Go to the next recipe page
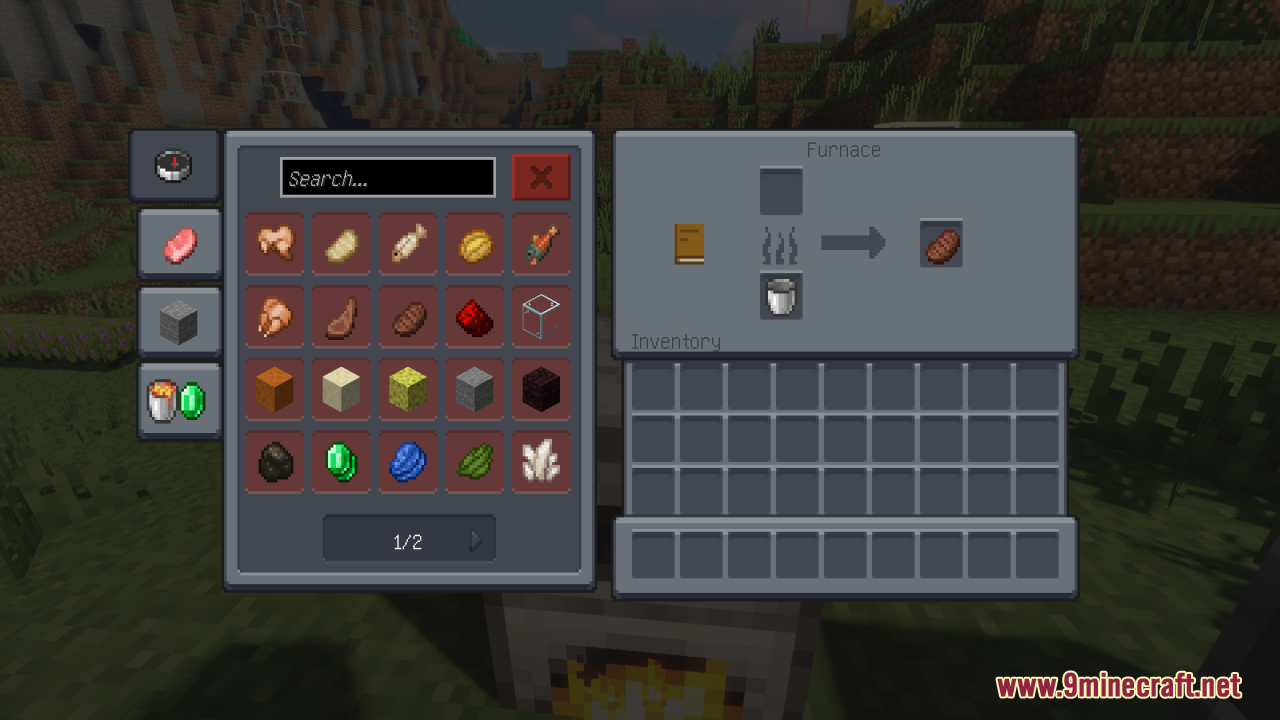Screen dimensions: 1280x720 (476, 541)
